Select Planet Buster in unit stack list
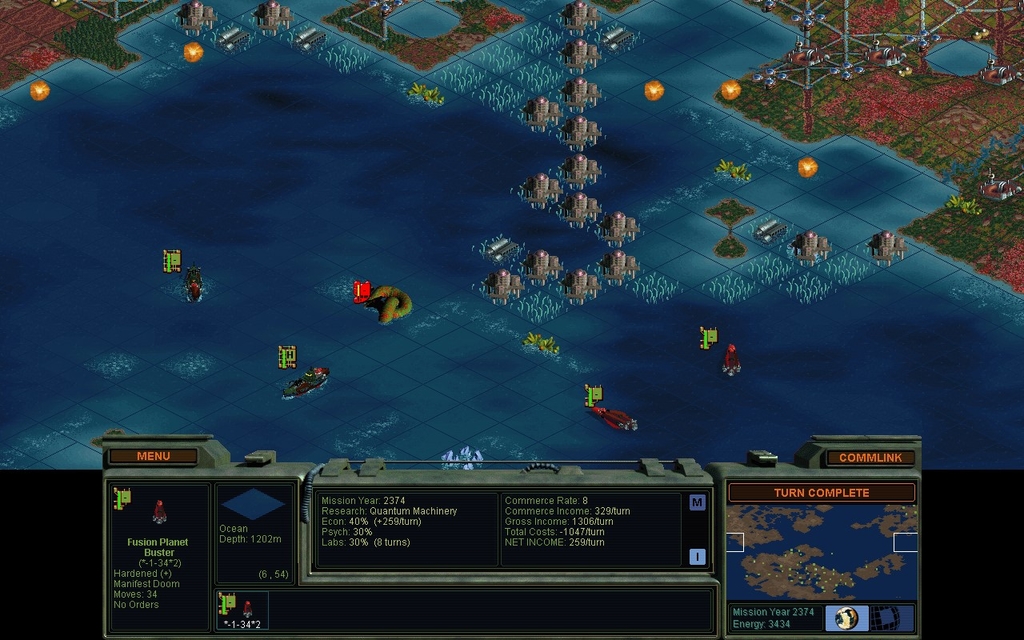Screen dimensions: 1024x640 point(242,607)
